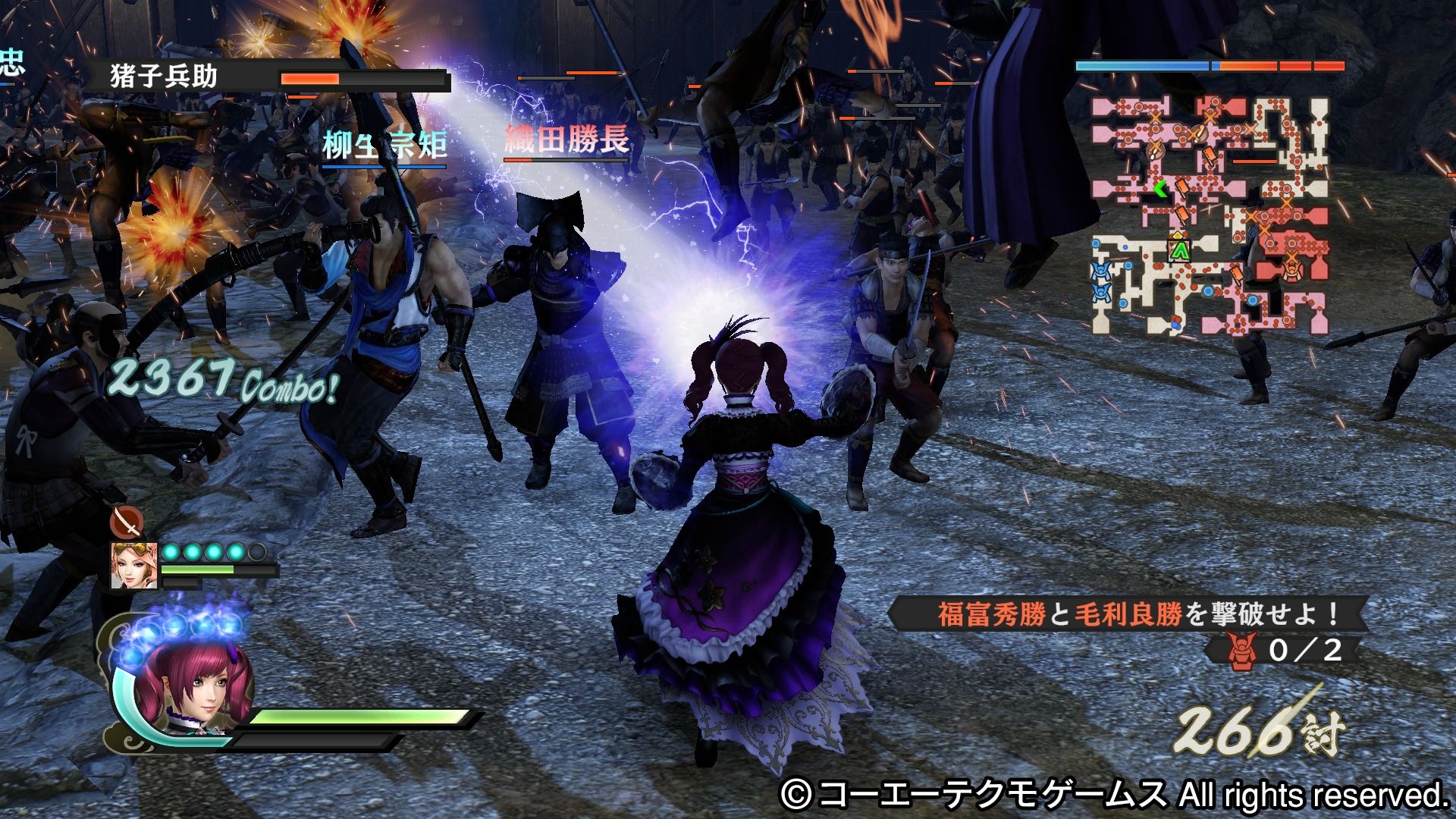Click the 猪子兵助 enemy target nameplate
The height and width of the screenshot is (819, 1456).
click(x=164, y=77)
